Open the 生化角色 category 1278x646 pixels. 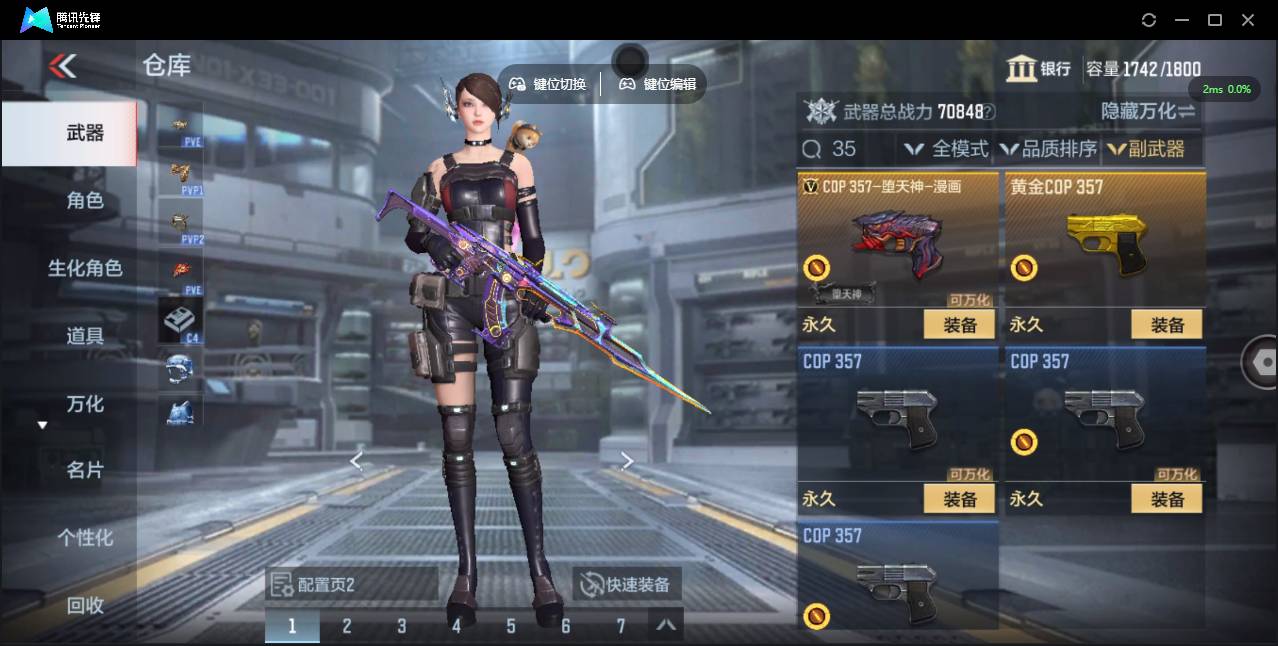tap(85, 268)
